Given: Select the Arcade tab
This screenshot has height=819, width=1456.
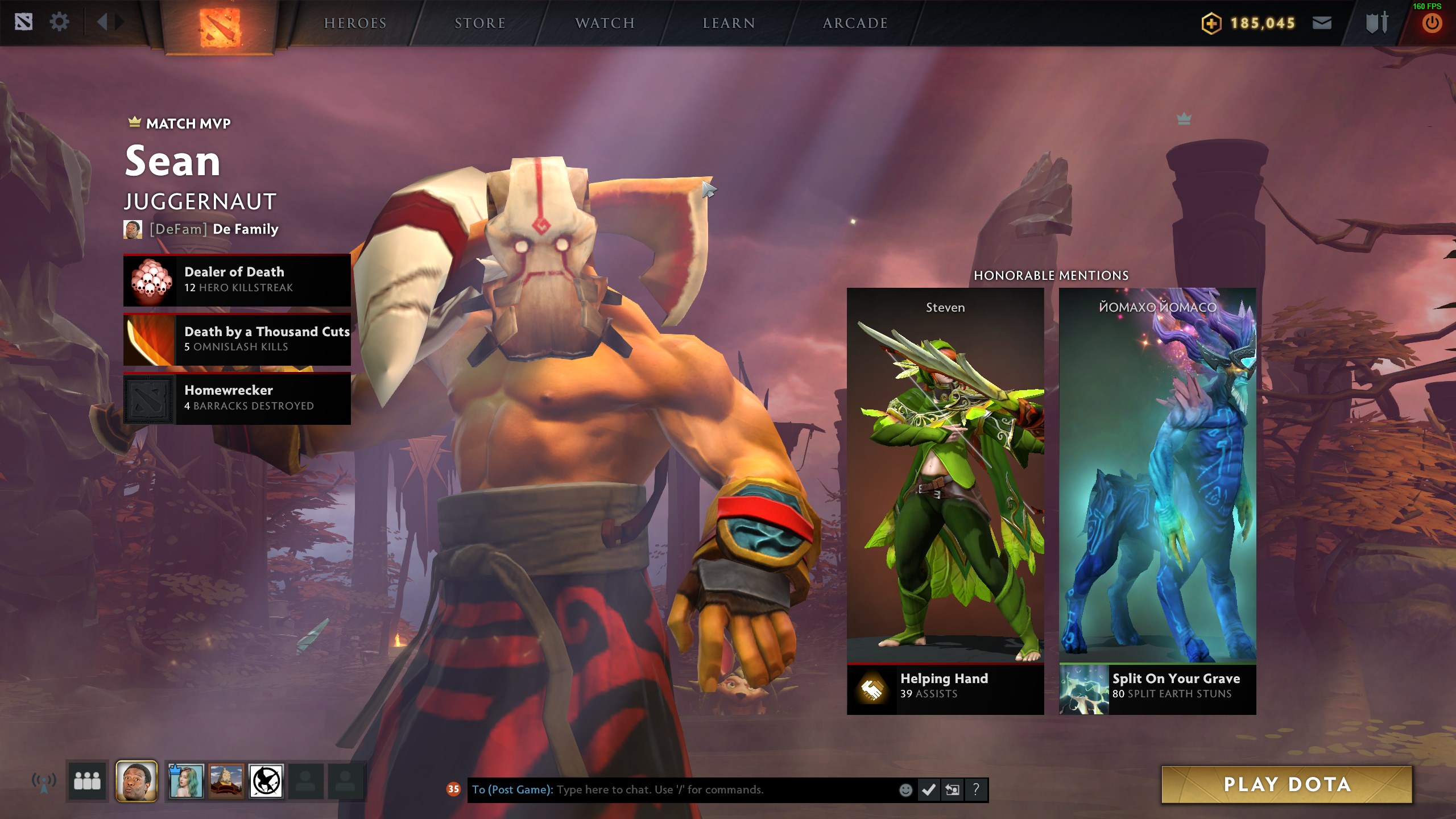Looking at the screenshot, I should click(x=855, y=23).
